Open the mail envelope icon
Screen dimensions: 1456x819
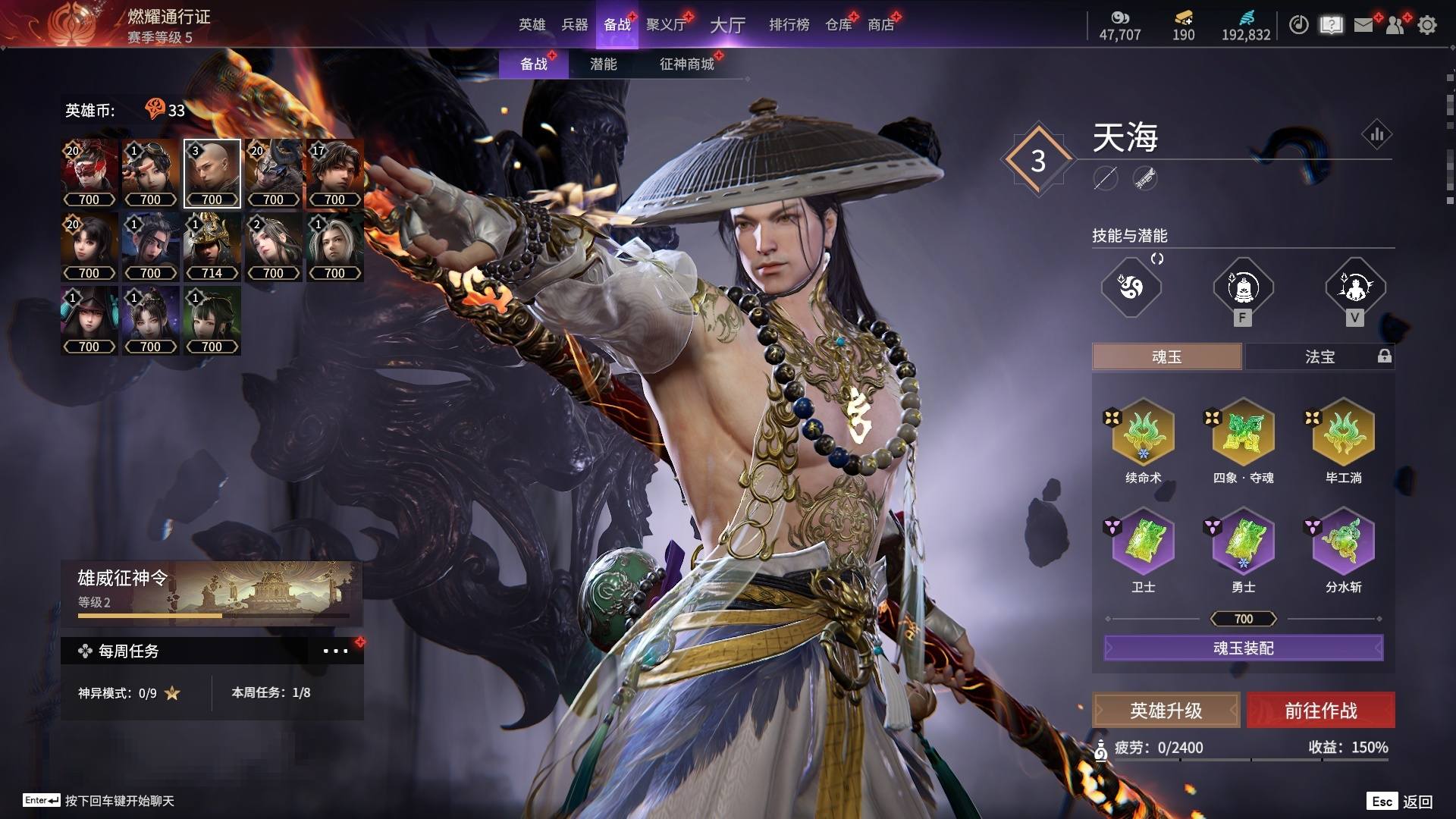coord(1363,25)
